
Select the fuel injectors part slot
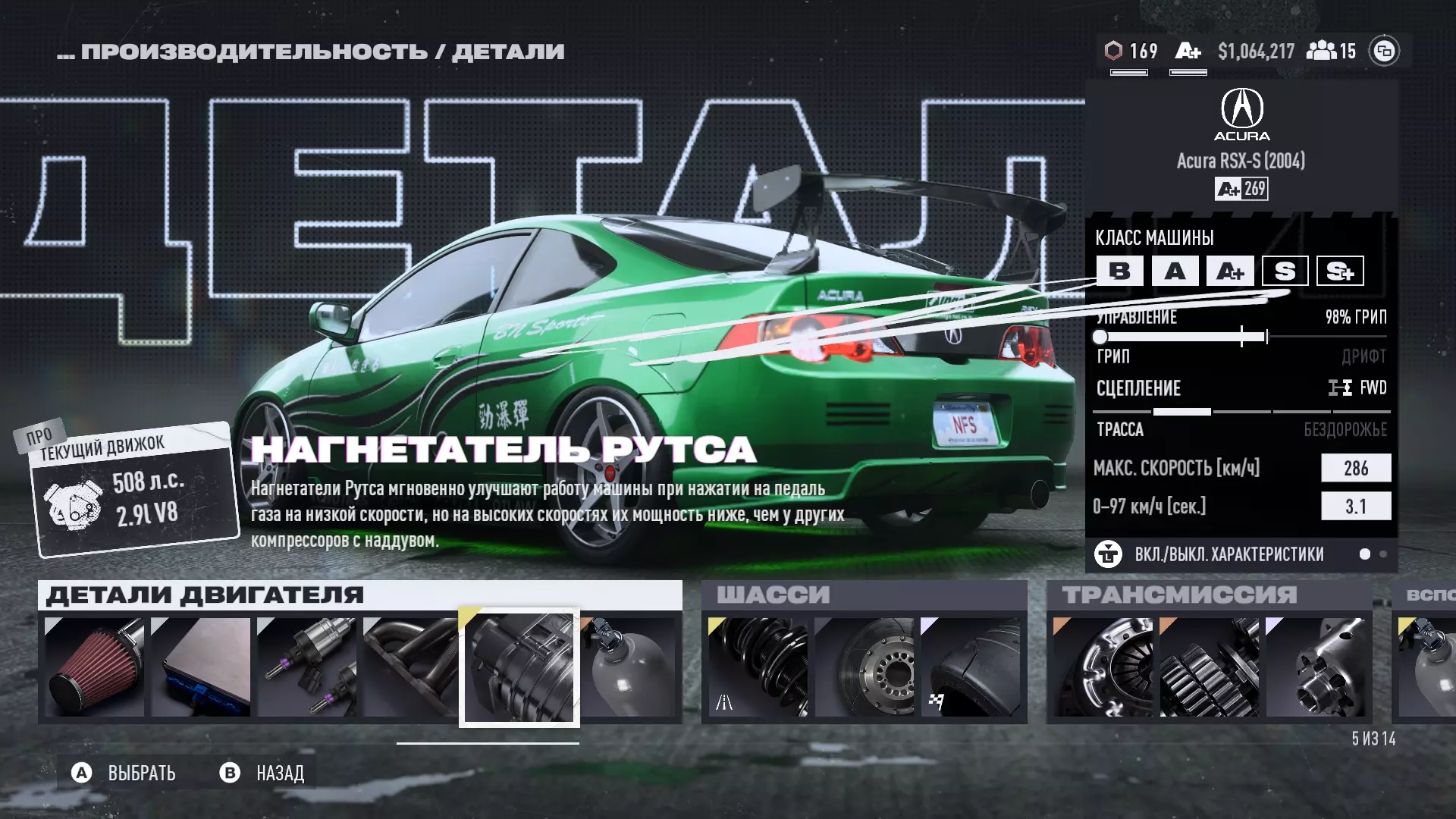(306, 667)
